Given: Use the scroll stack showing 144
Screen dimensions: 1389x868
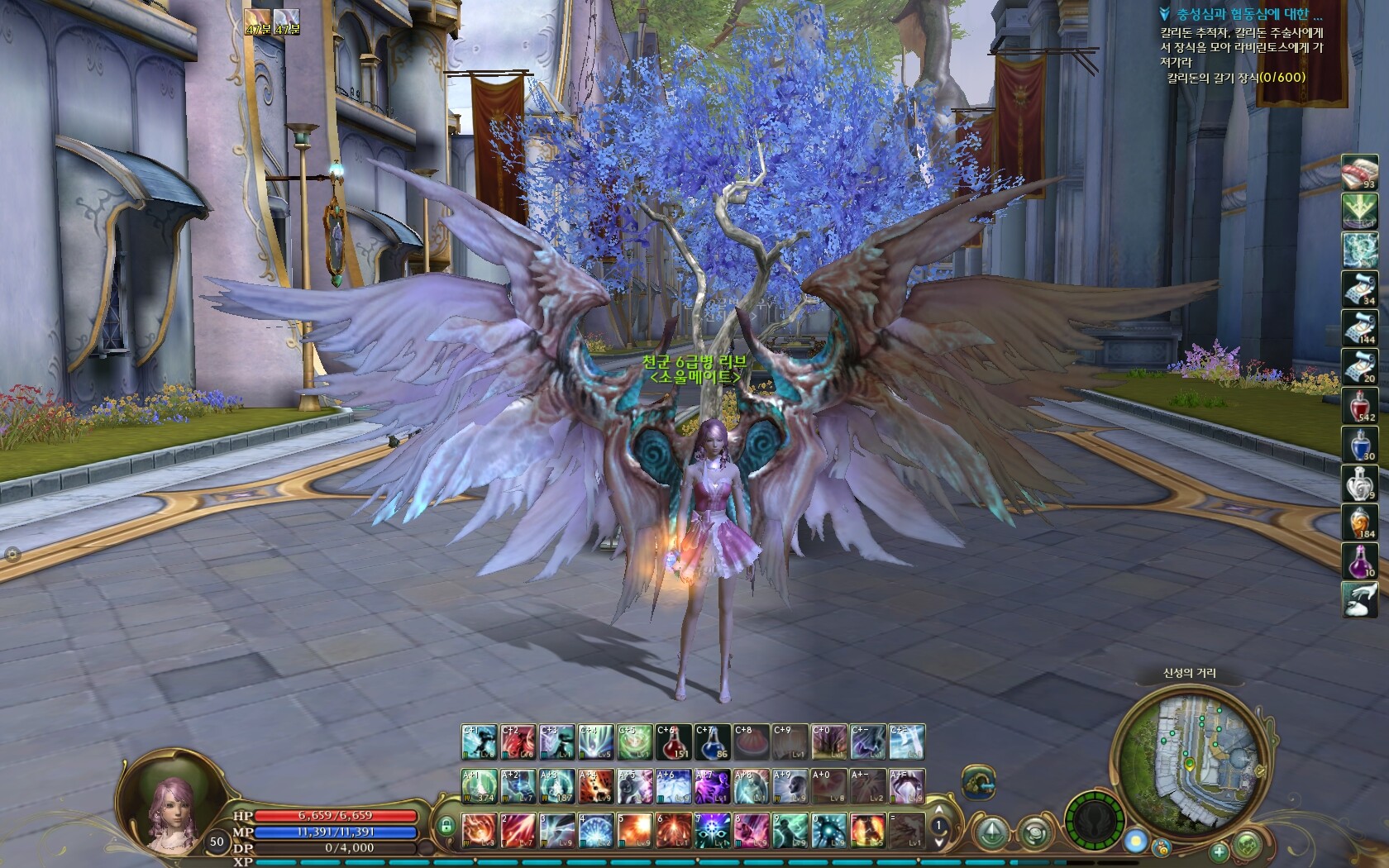Looking at the screenshot, I should pyautogui.click(x=1358, y=327).
